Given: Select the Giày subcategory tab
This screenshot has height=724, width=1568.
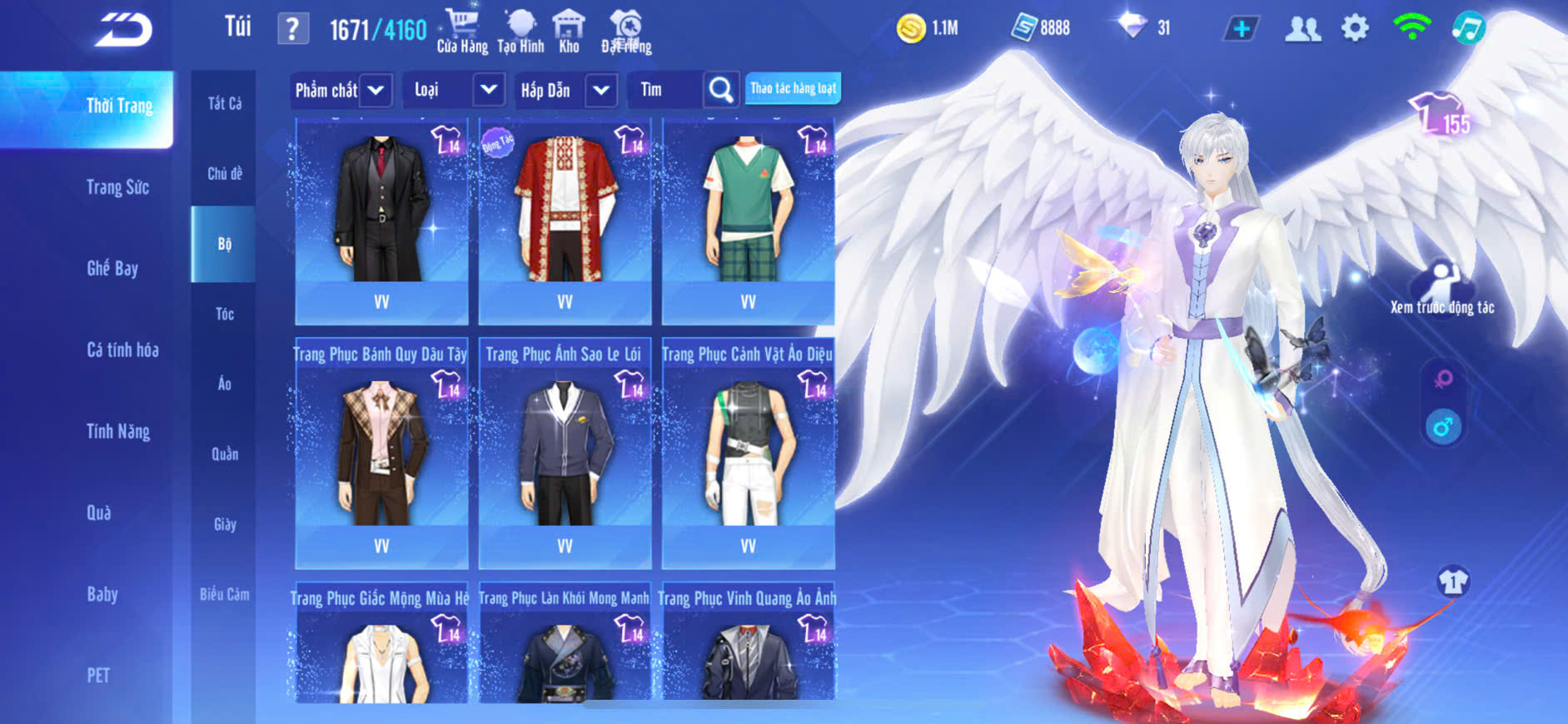Looking at the screenshot, I should pyautogui.click(x=224, y=524).
